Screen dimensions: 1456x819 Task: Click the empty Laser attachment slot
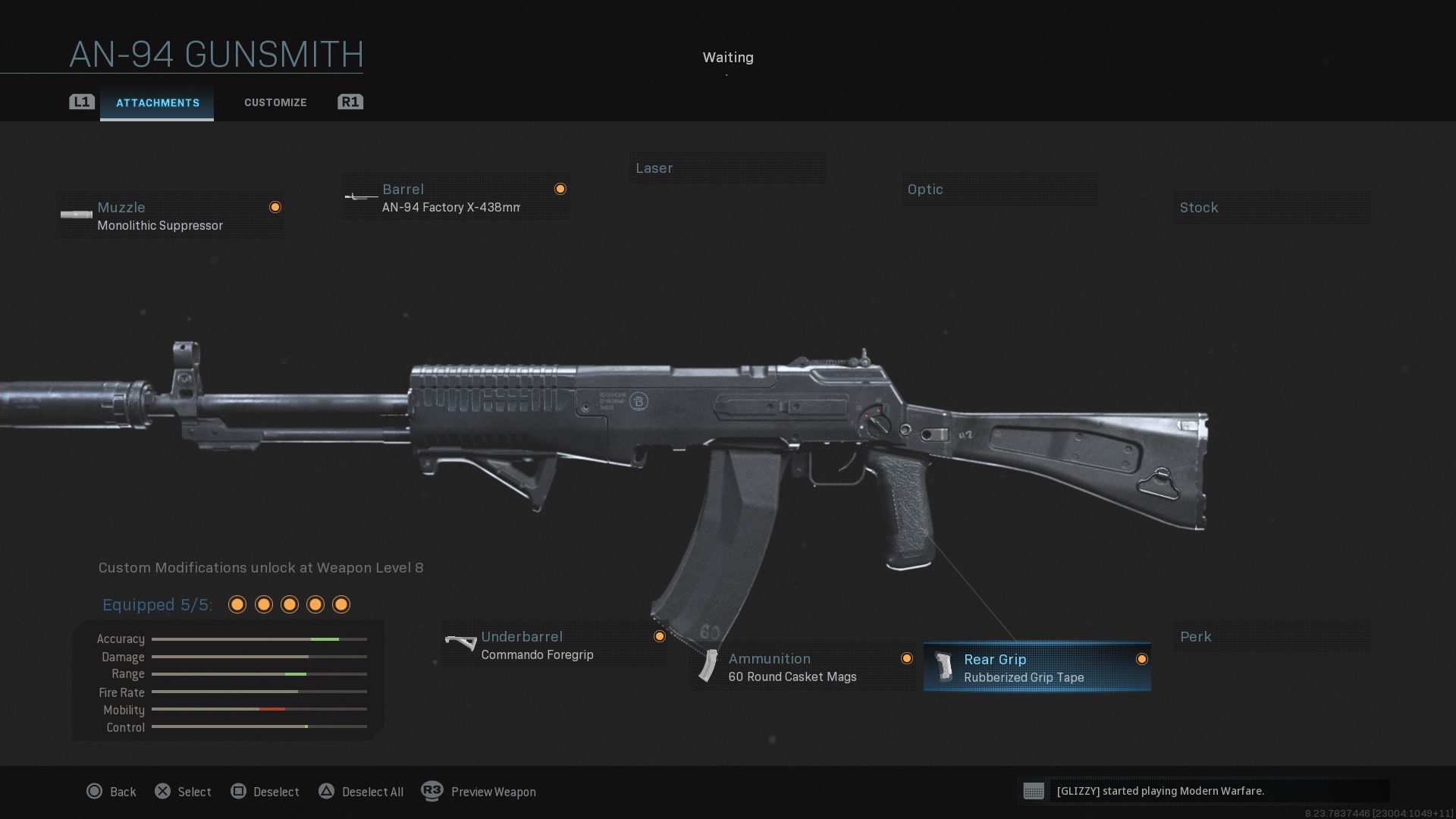pyautogui.click(x=728, y=168)
